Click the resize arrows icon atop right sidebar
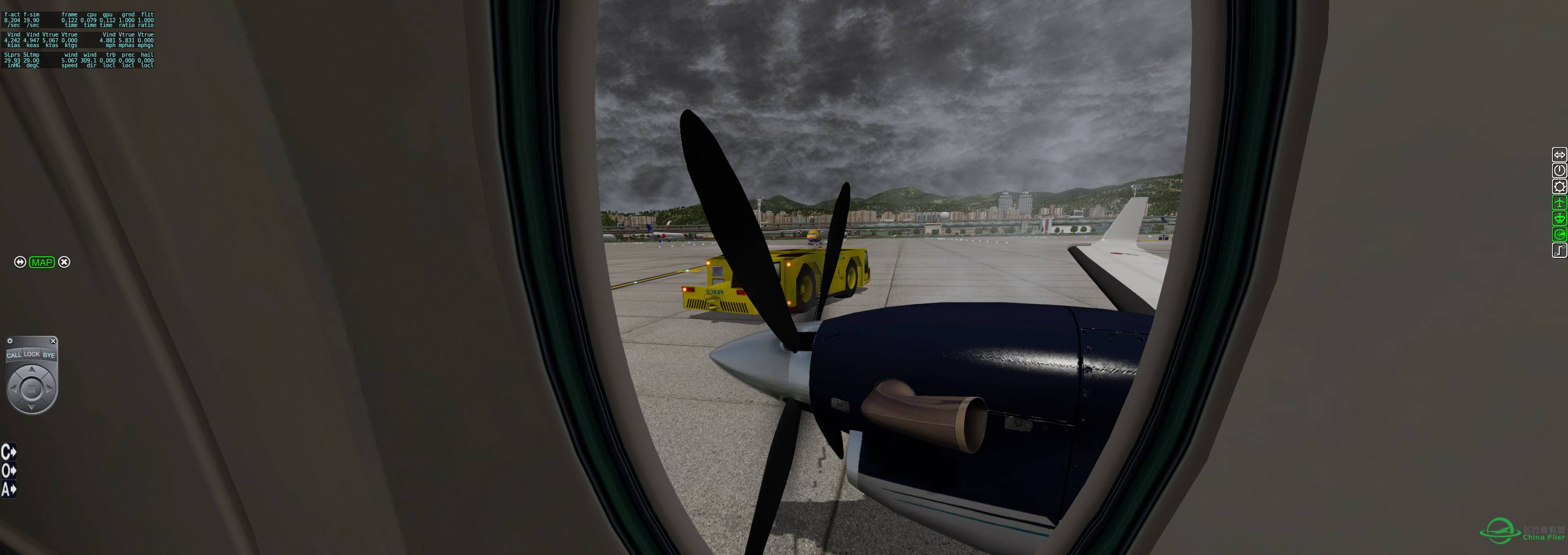Screen dimensions: 1568x555 click(1560, 156)
